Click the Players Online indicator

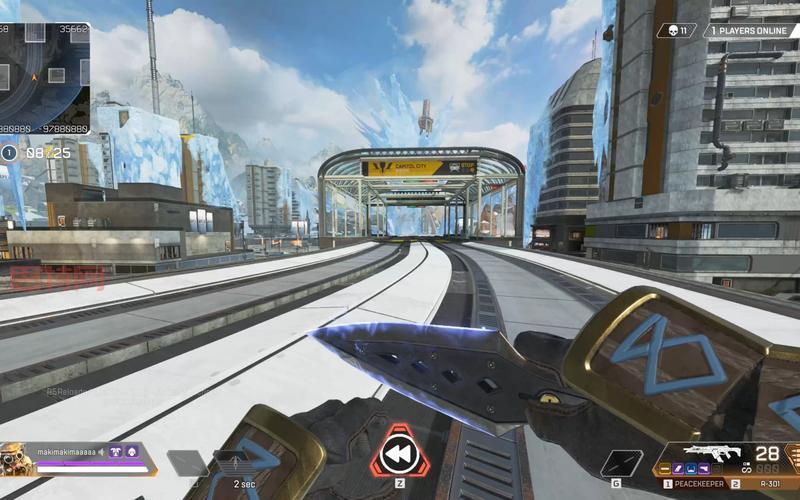750,31
